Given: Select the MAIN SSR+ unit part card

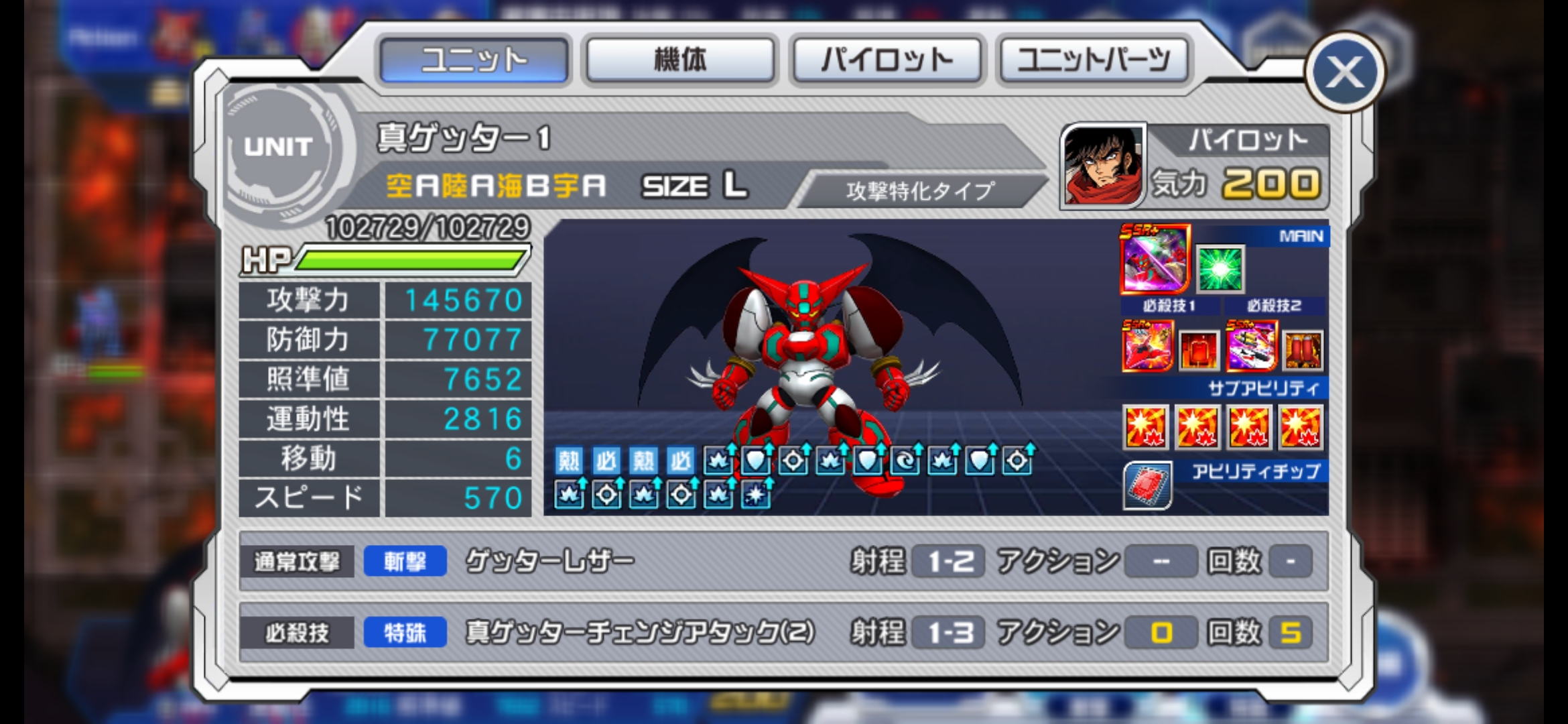Looking at the screenshot, I should pos(1155,259).
